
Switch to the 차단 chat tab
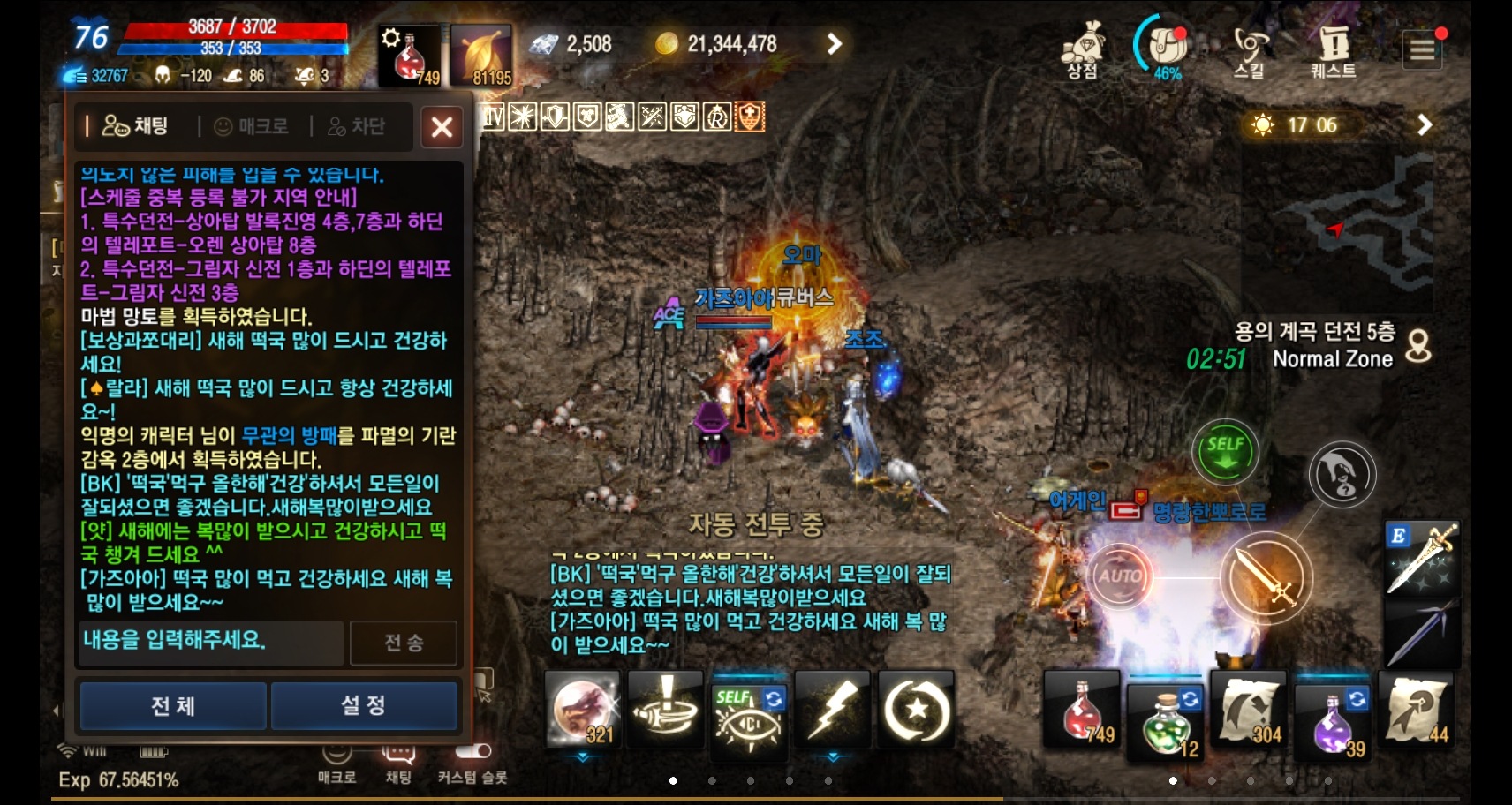tap(357, 126)
